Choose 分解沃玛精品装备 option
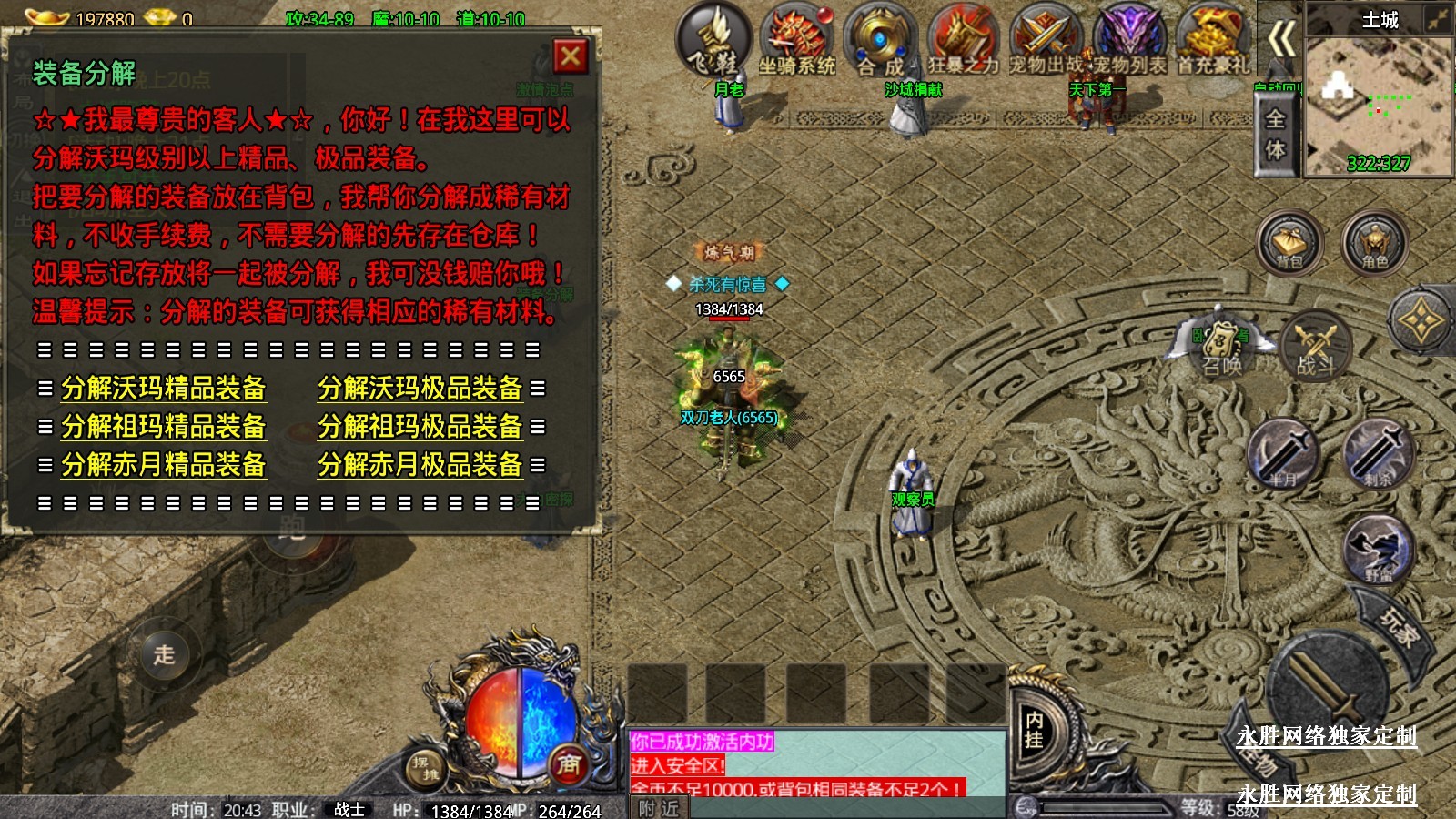1456x819 pixels. (164, 389)
